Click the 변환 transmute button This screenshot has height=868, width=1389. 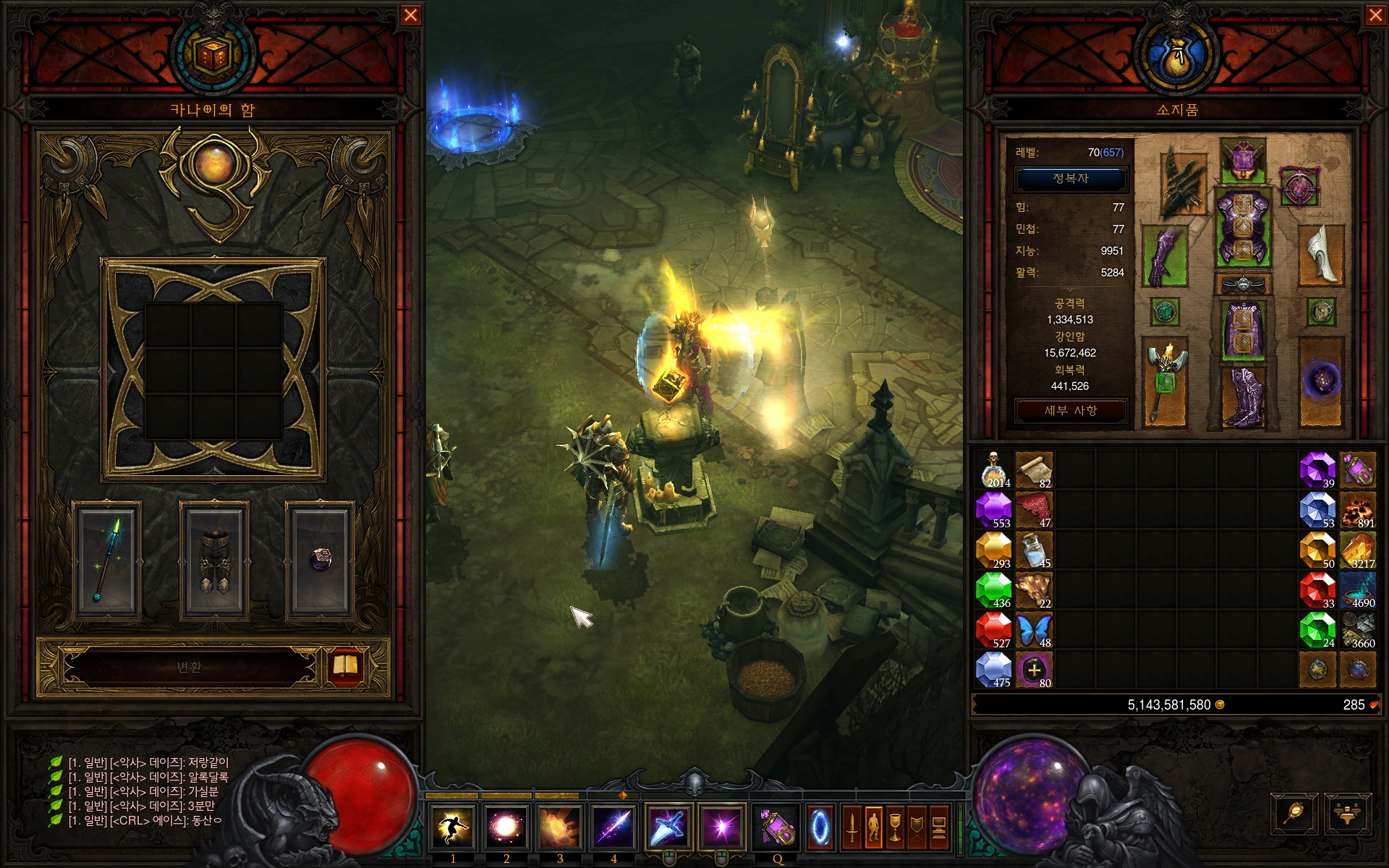[x=190, y=667]
